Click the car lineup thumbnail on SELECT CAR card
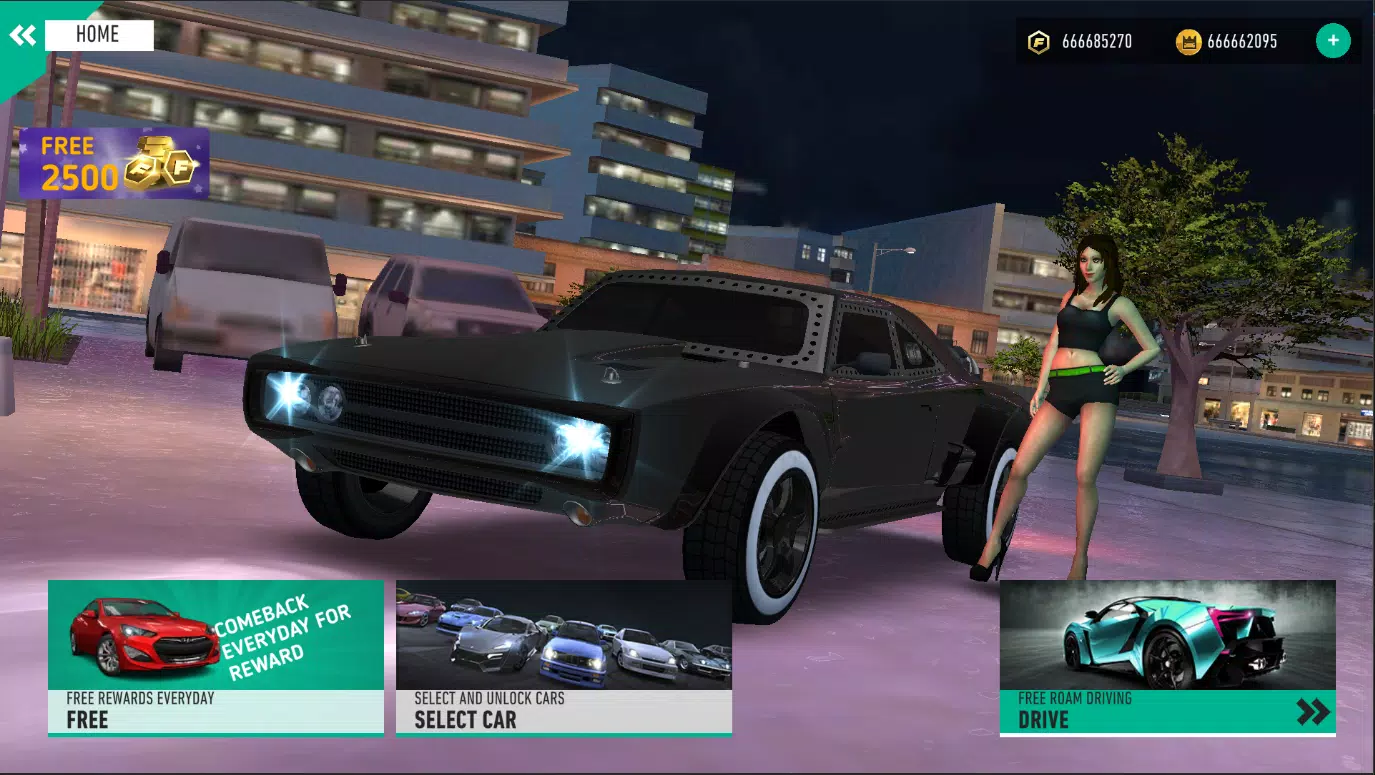 pos(563,635)
